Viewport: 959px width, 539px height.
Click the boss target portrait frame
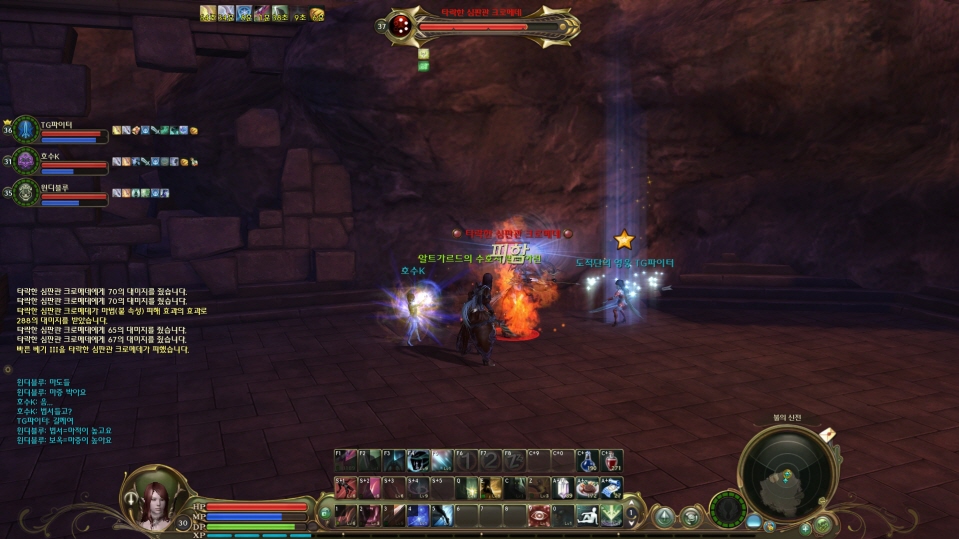coord(403,25)
